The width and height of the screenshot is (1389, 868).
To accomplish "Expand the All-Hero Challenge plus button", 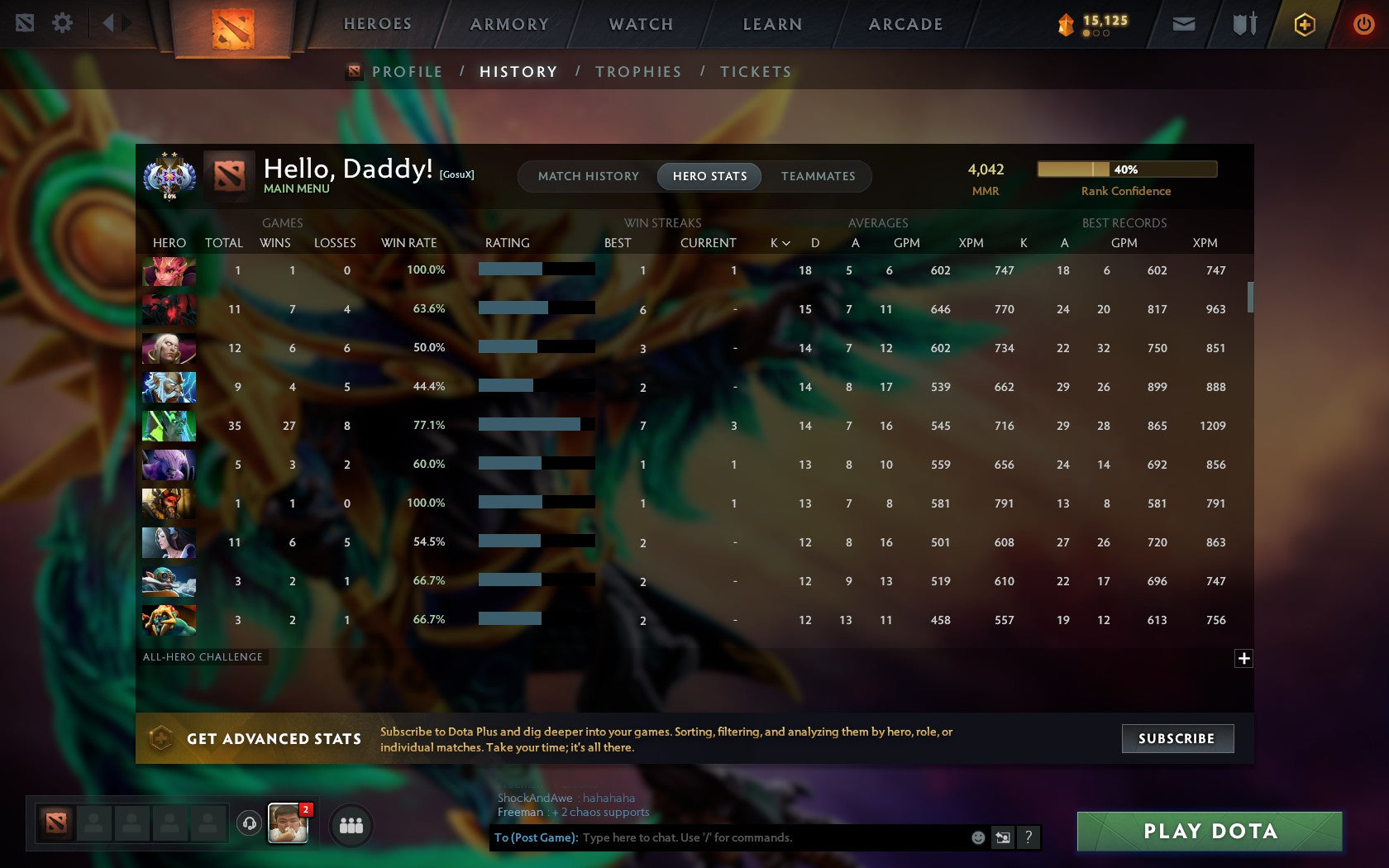I will [1243, 658].
